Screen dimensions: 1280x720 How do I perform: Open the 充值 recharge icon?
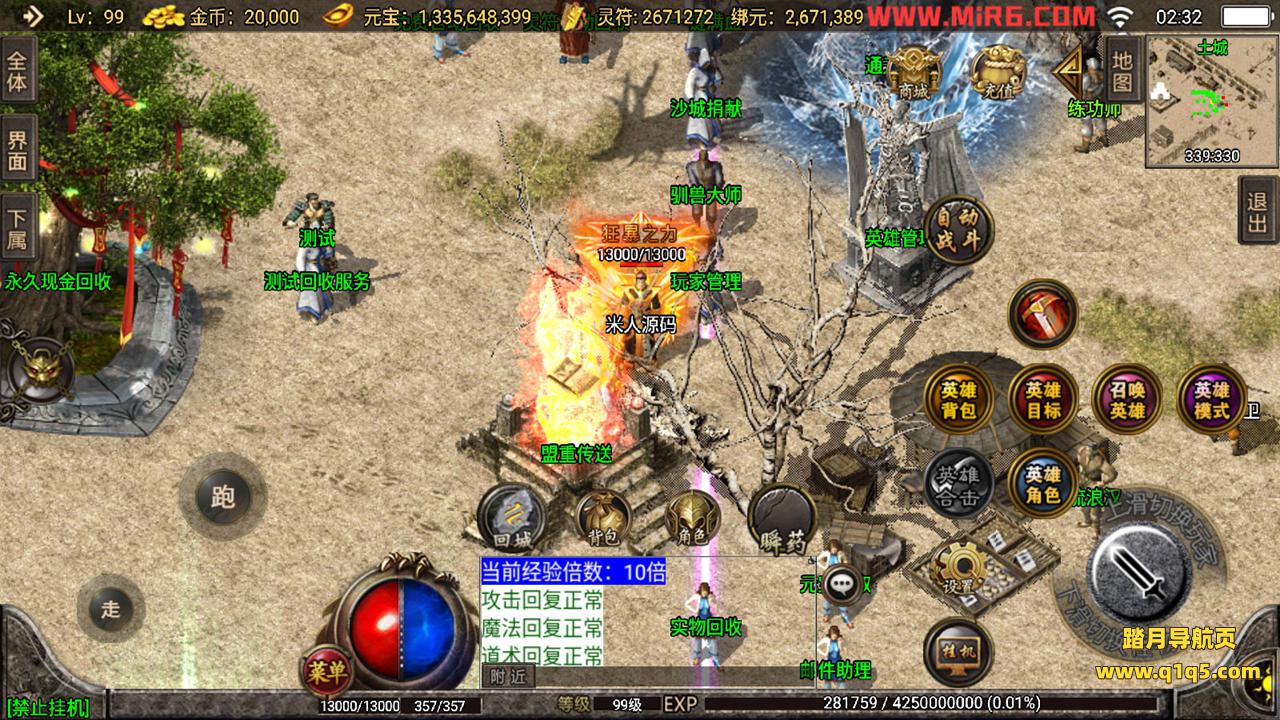[997, 72]
